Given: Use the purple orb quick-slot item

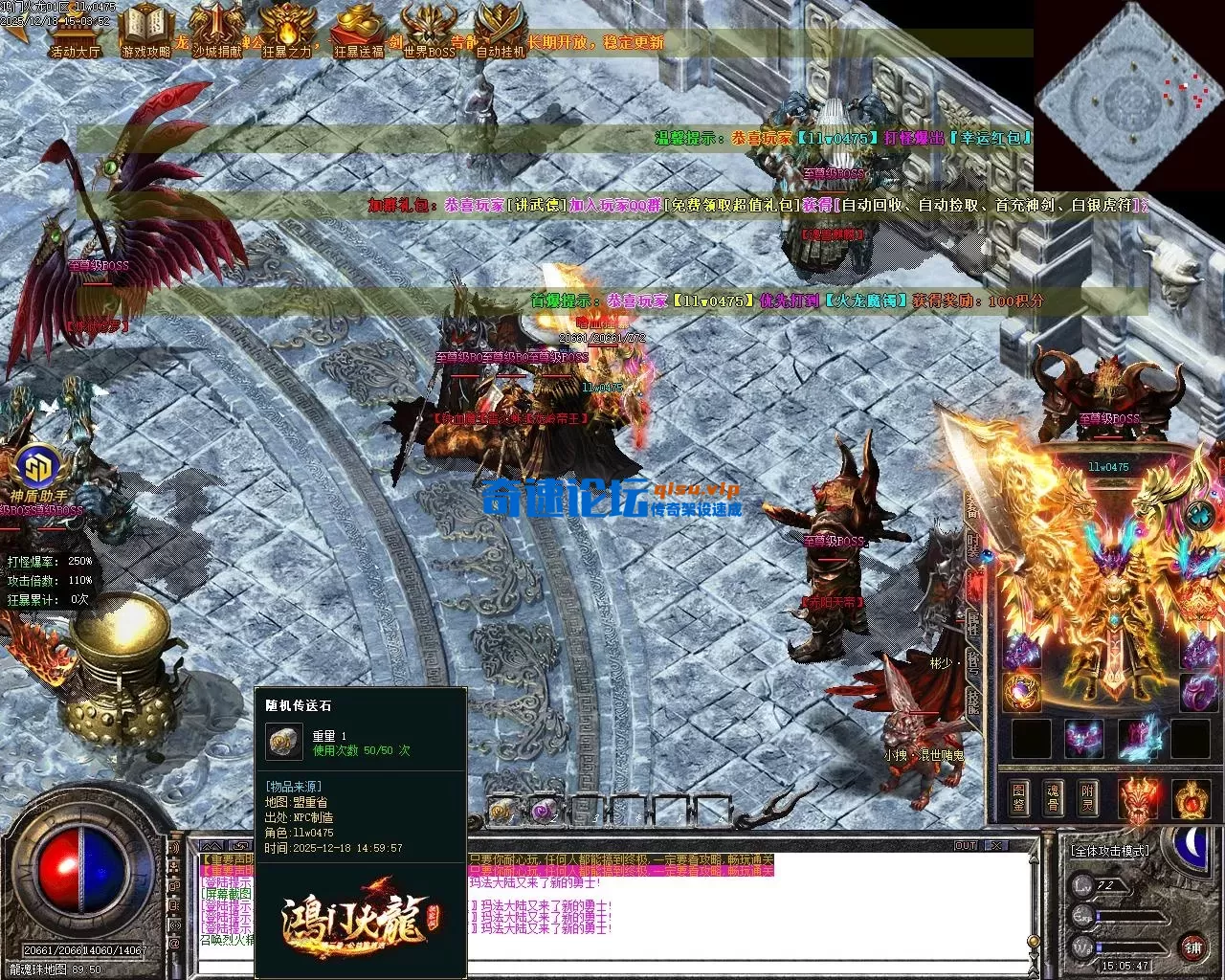Looking at the screenshot, I should [x=544, y=812].
